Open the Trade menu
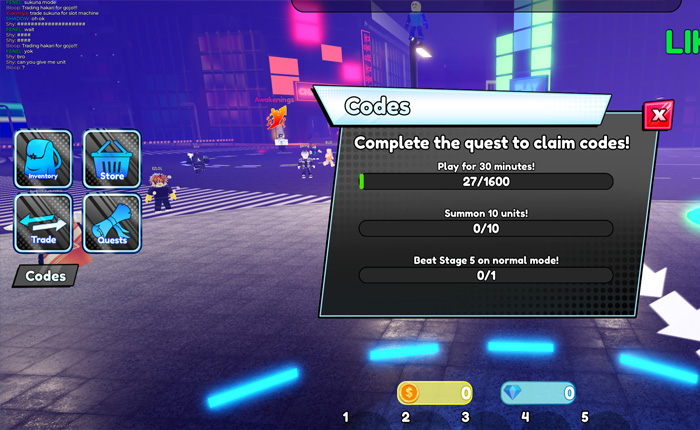The image size is (700, 430). (43, 223)
